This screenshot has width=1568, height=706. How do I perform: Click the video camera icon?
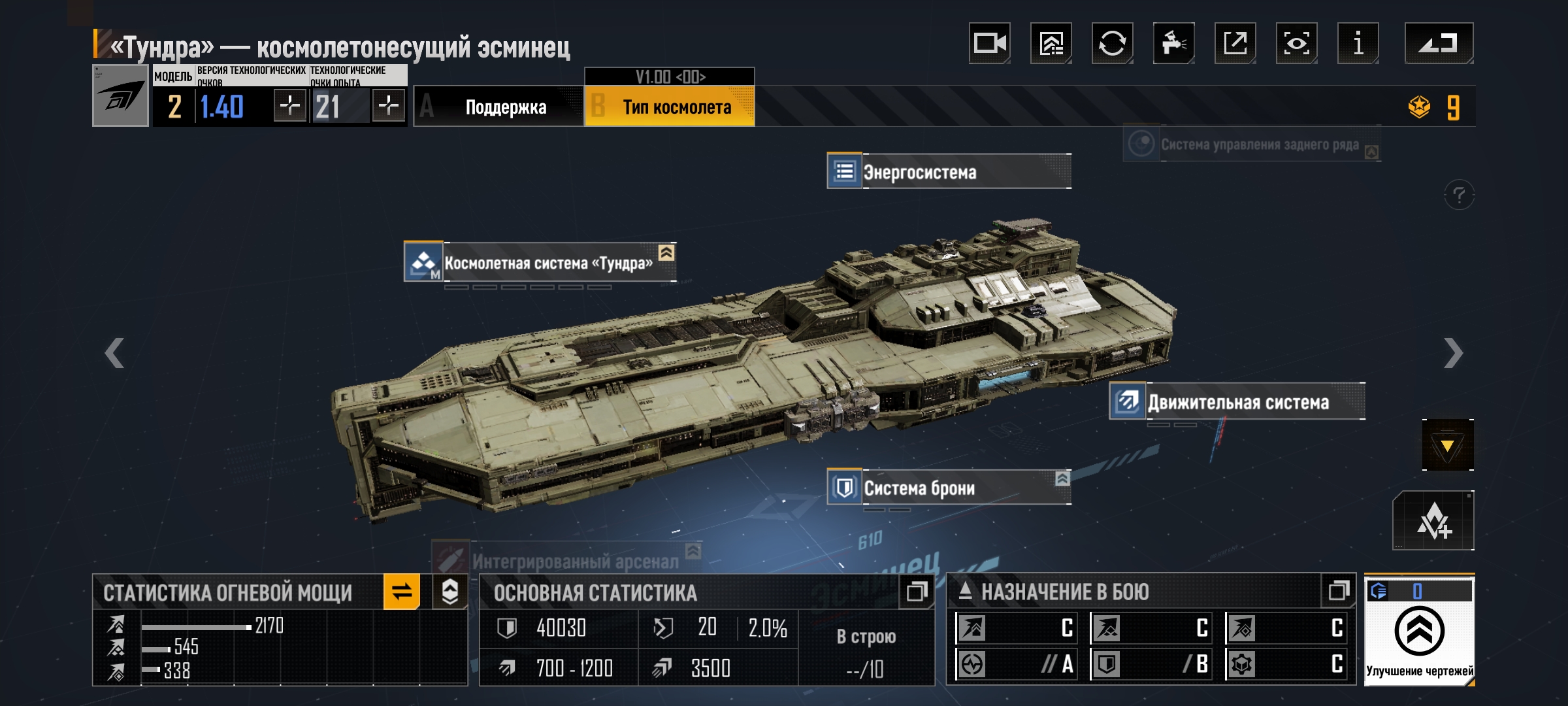[989, 44]
